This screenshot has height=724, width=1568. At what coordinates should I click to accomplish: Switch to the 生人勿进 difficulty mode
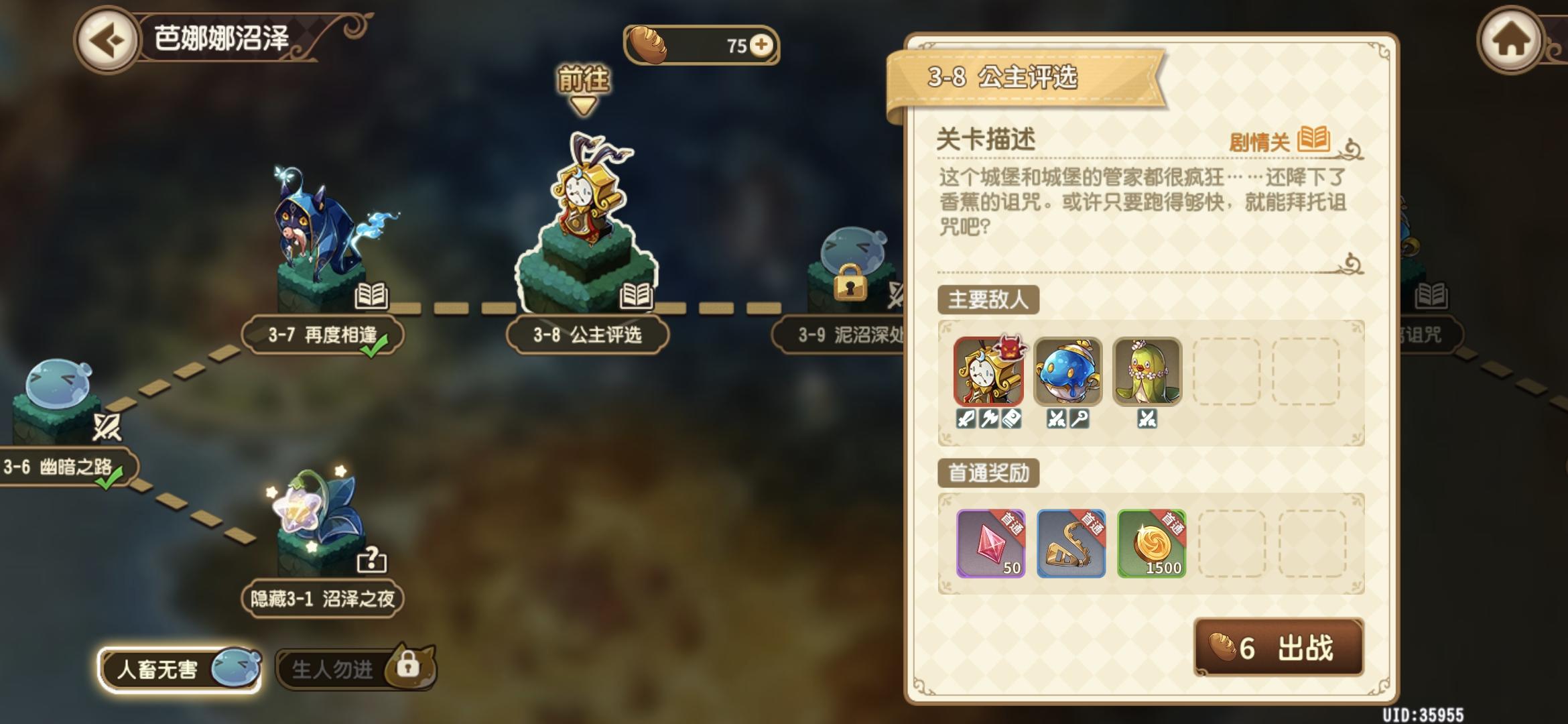(x=335, y=670)
